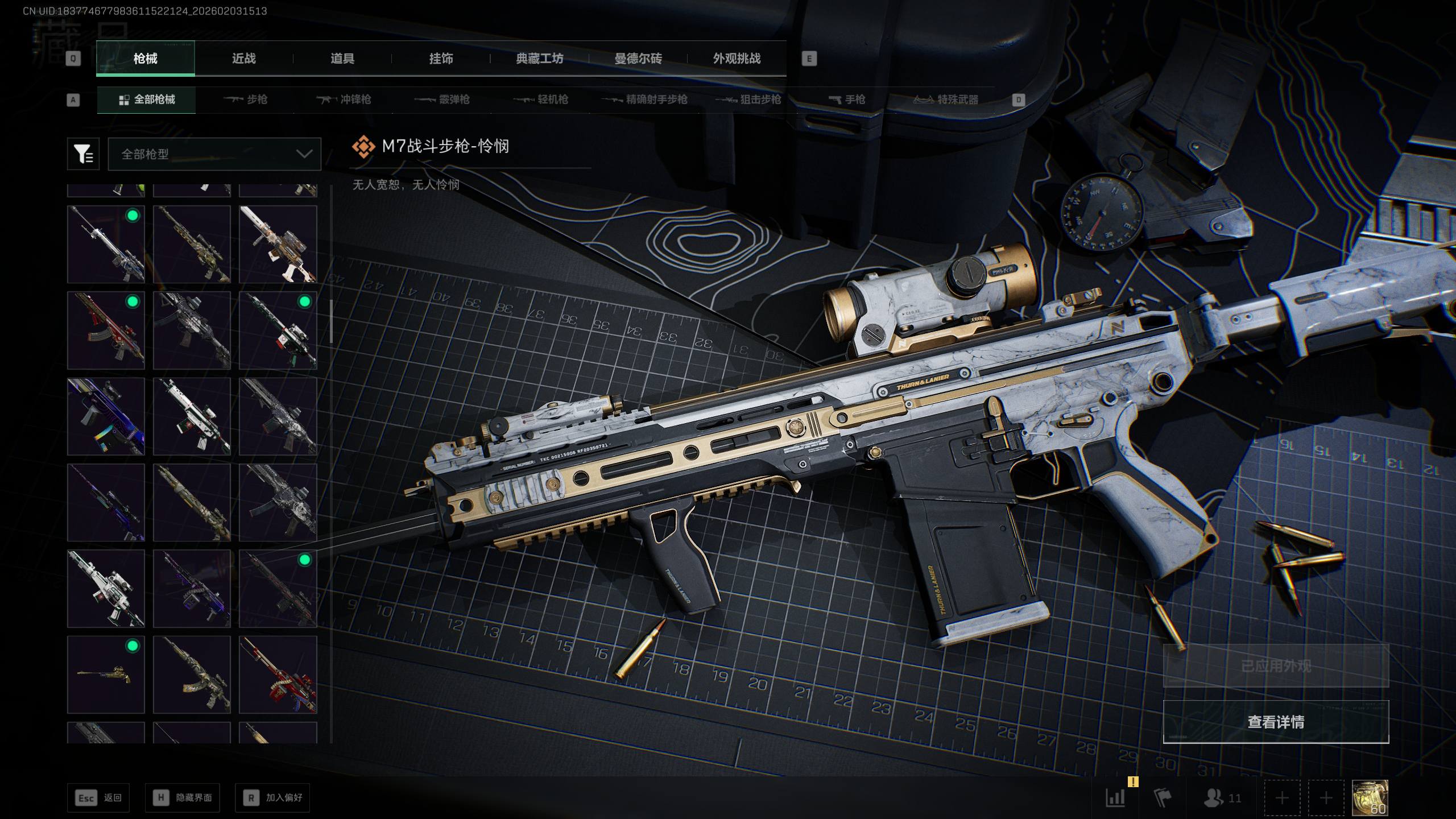Click the 查看详情 details button

(1276, 722)
